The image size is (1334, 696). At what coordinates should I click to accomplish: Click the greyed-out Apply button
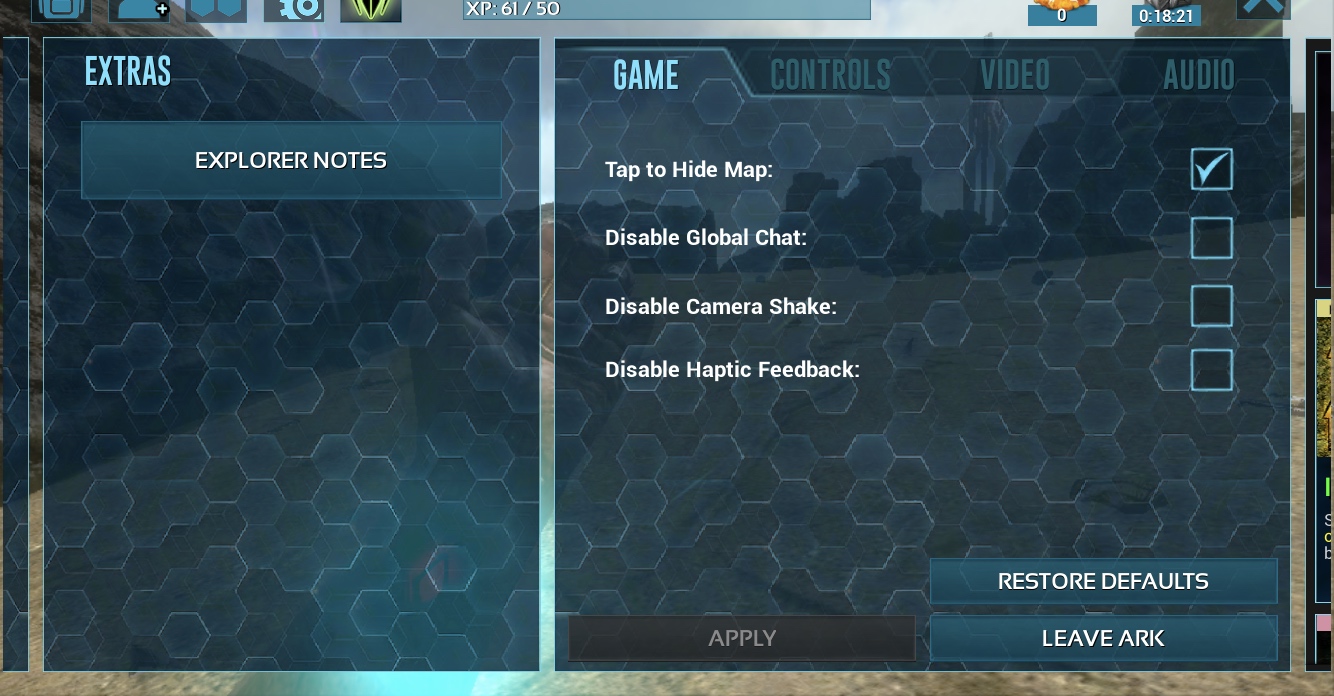click(742, 638)
